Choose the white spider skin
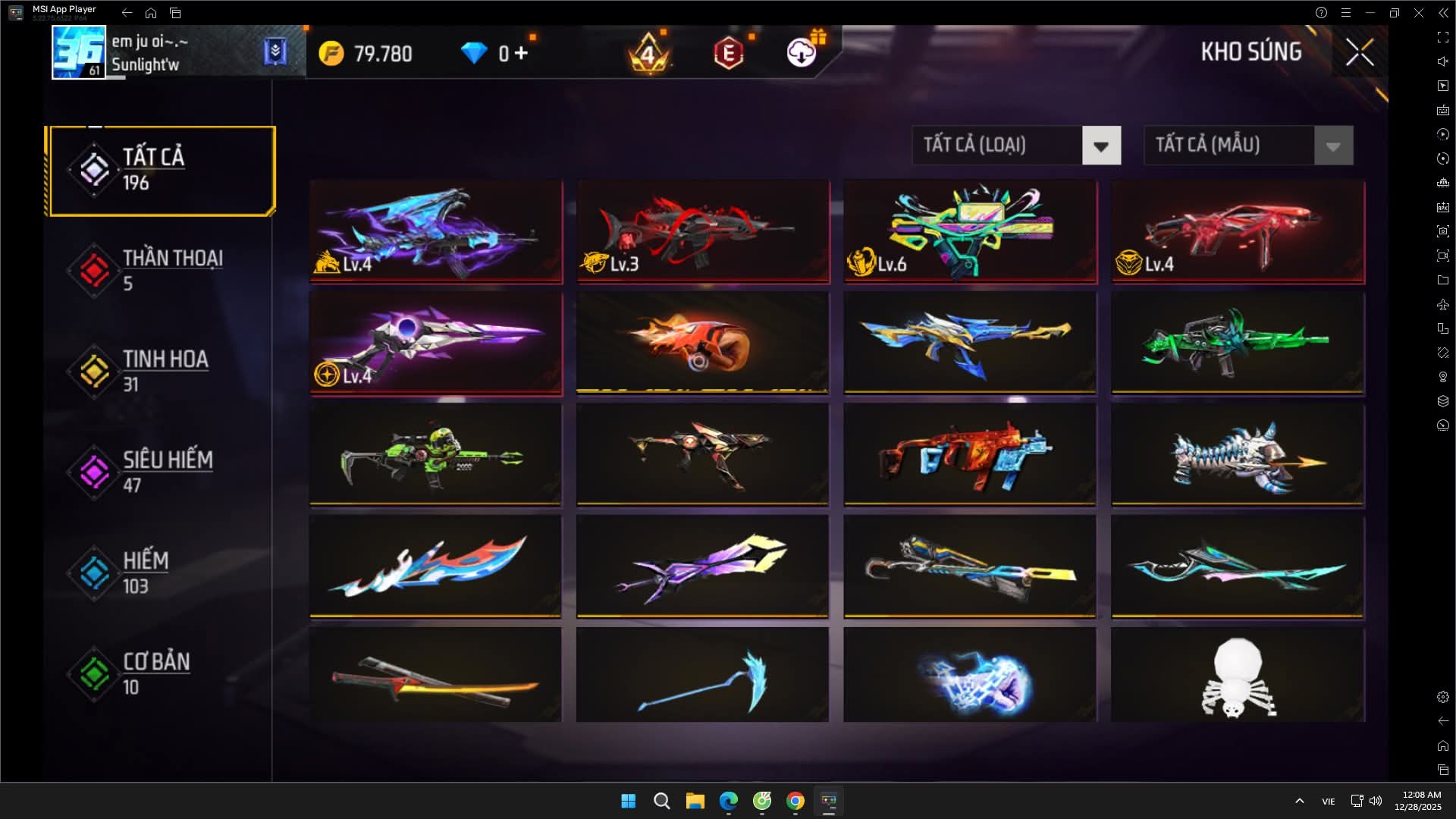1456x819 pixels. click(1238, 675)
